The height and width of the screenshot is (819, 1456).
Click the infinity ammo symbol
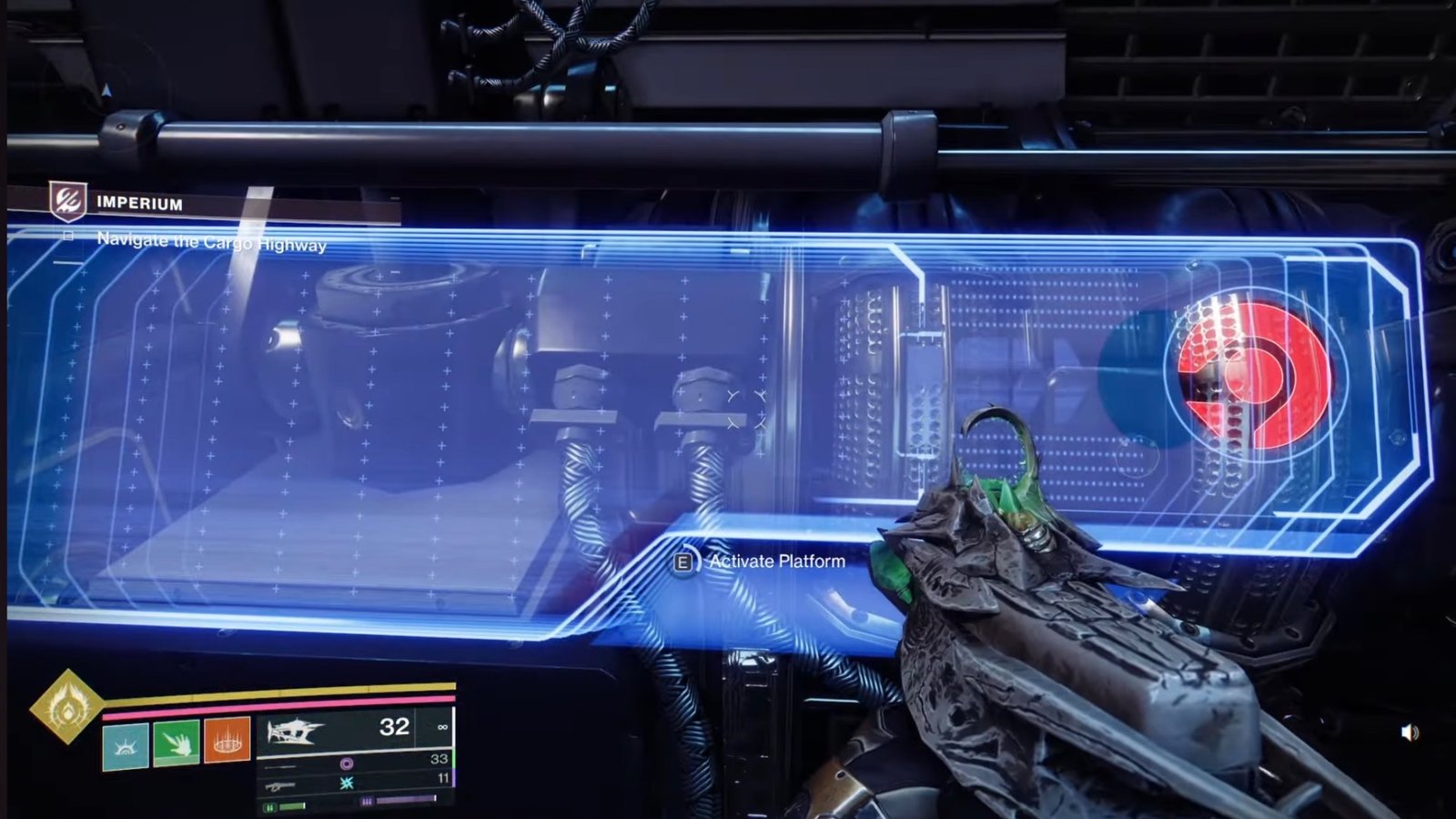(x=443, y=727)
